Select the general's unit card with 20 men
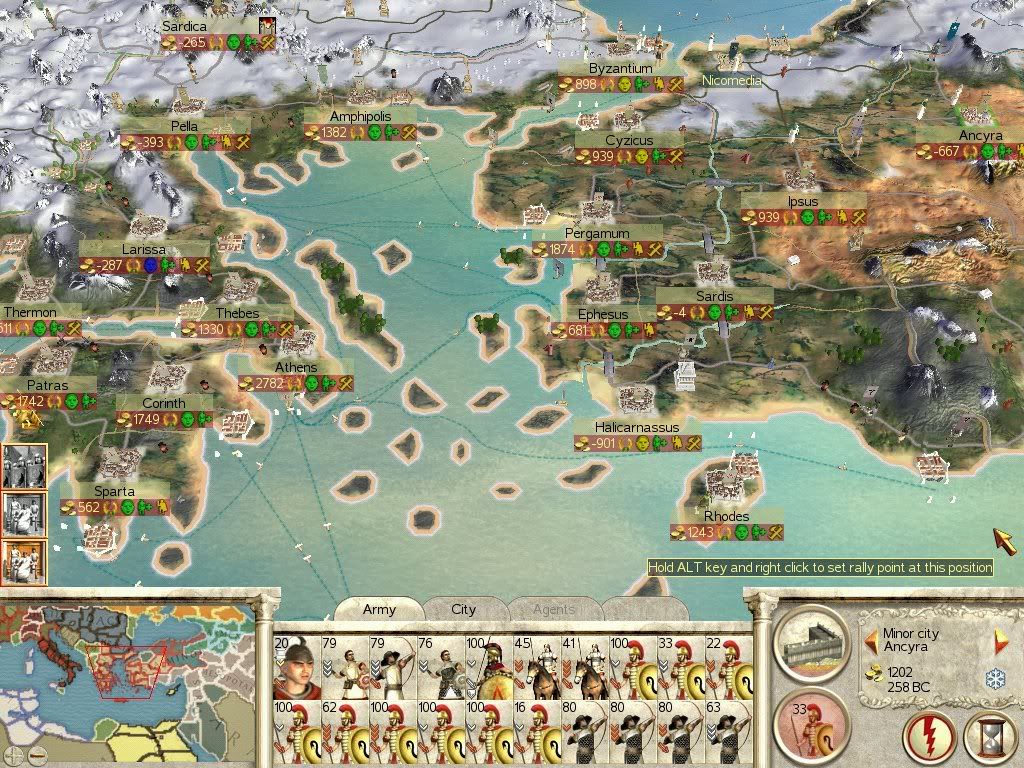 (295, 666)
